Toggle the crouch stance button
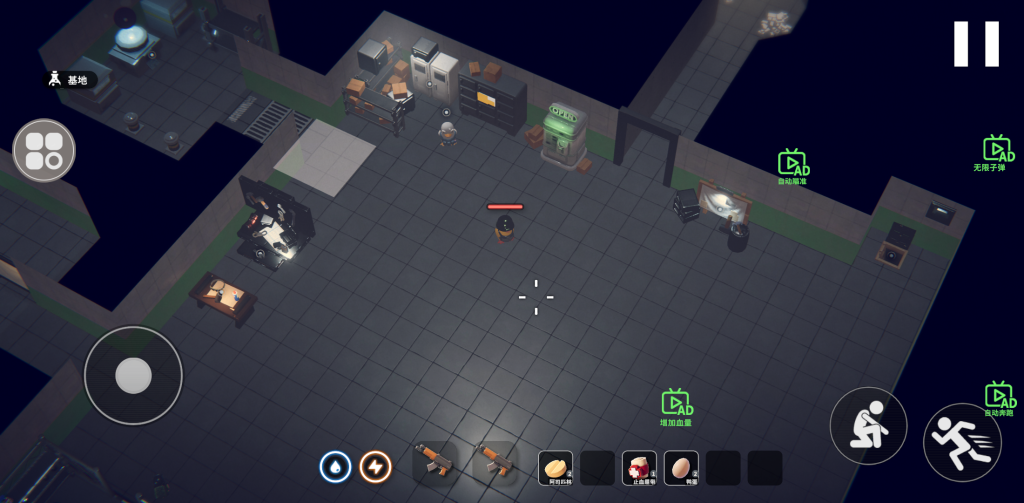 pyautogui.click(x=868, y=425)
